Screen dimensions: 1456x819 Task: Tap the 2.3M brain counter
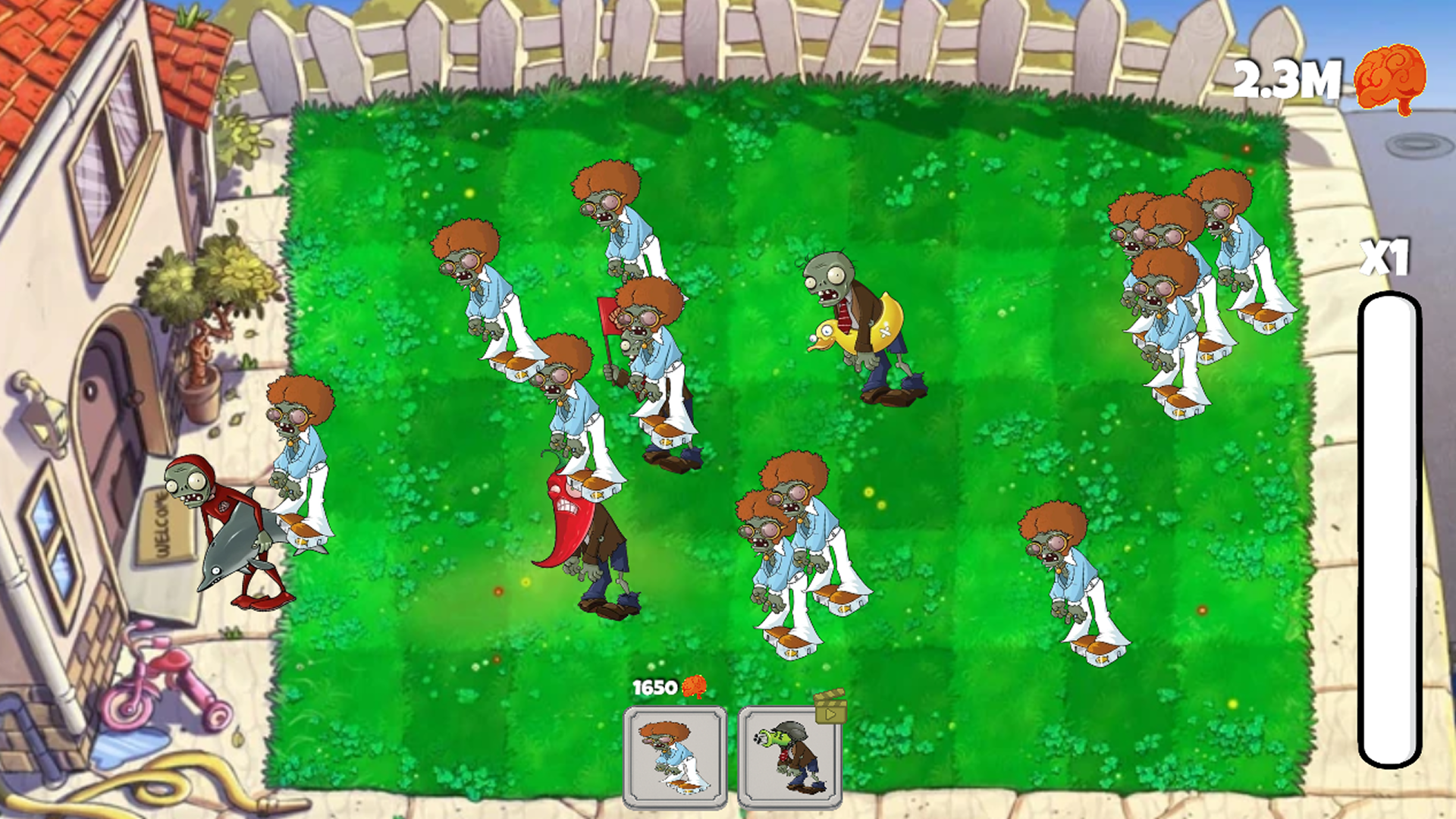click(1289, 78)
